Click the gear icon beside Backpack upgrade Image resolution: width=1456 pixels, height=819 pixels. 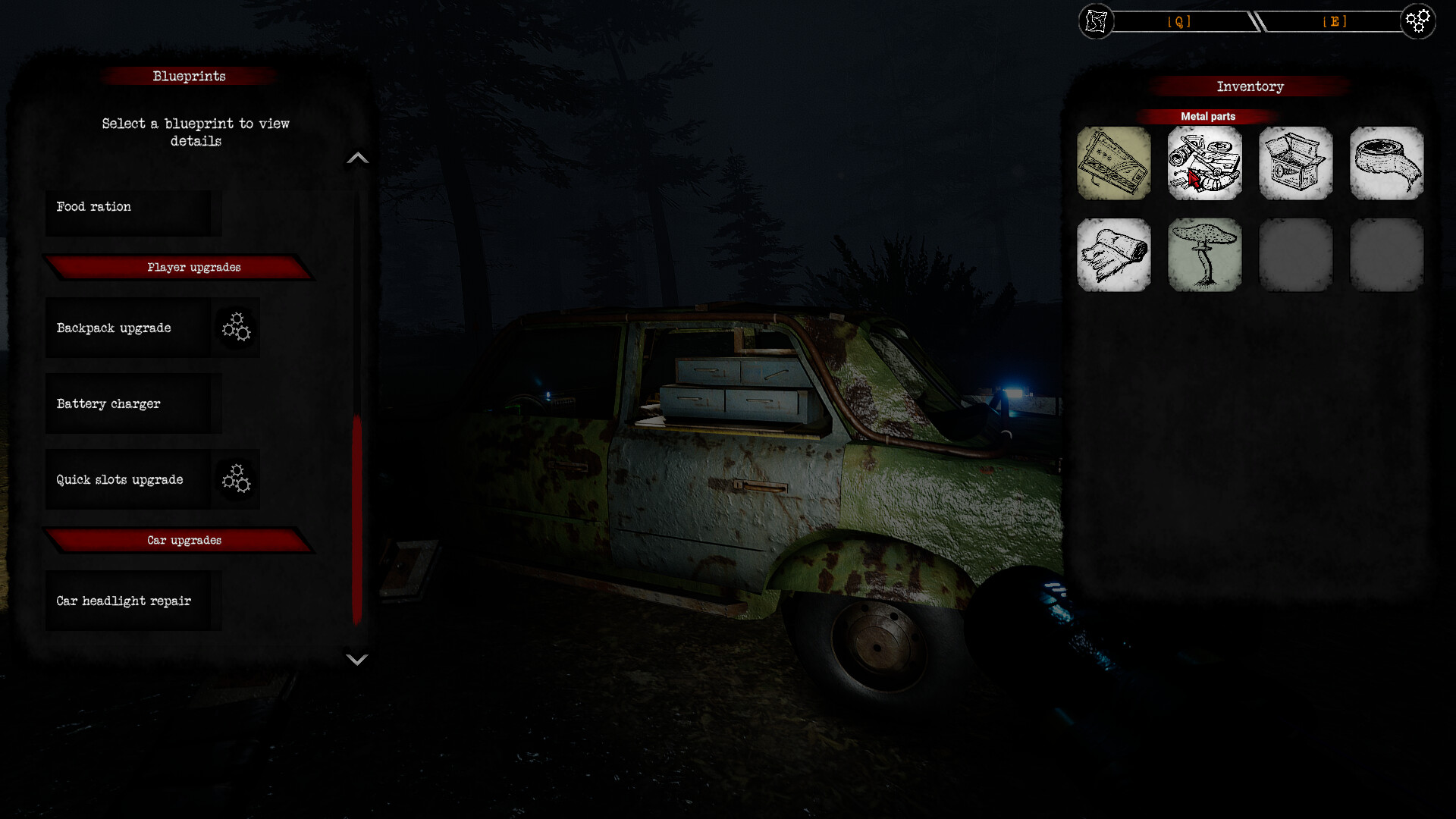[x=236, y=328]
